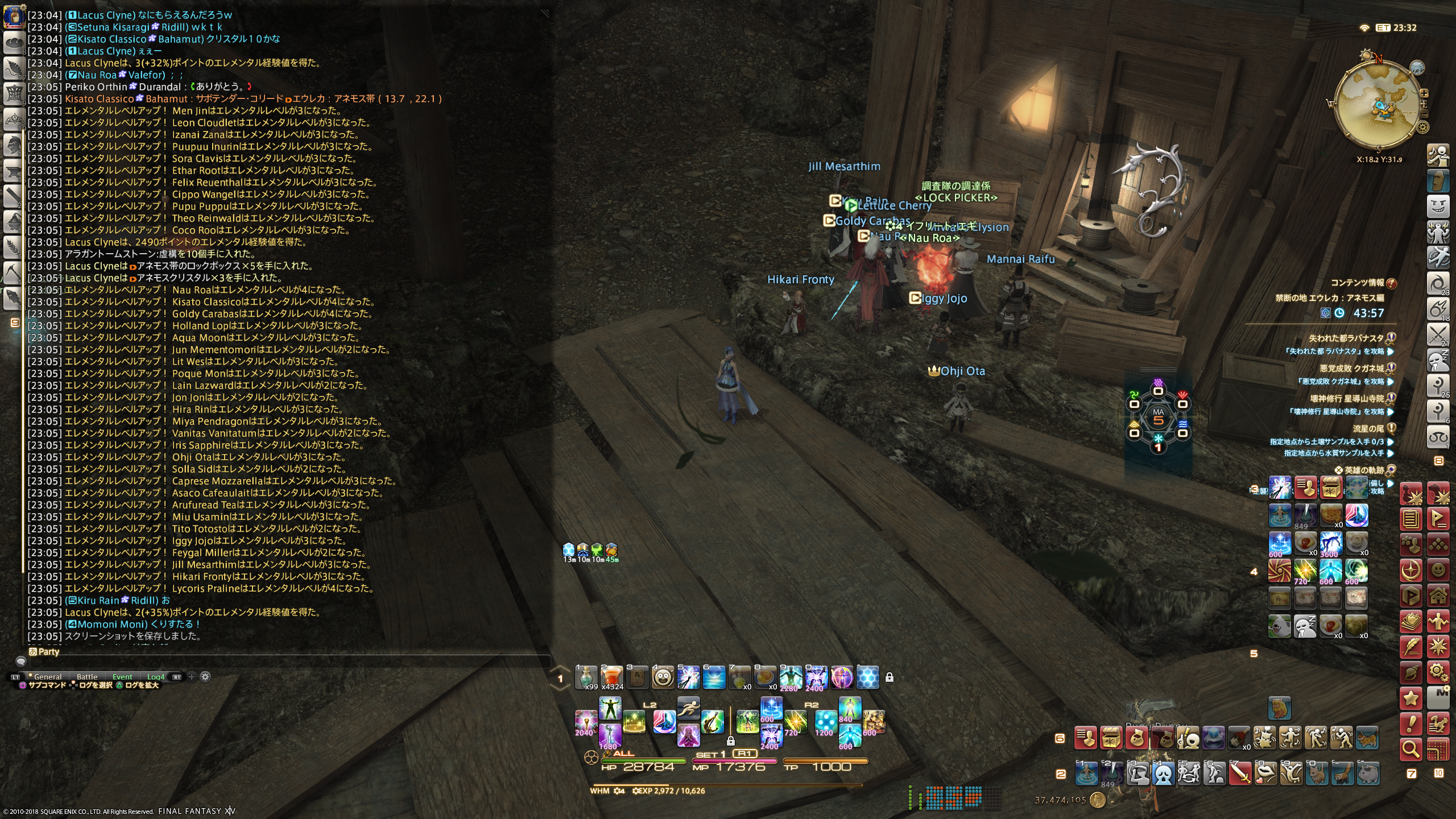Toggle the hotbar lock padlock
Image resolution: width=1456 pixels, height=819 pixels.
(890, 677)
